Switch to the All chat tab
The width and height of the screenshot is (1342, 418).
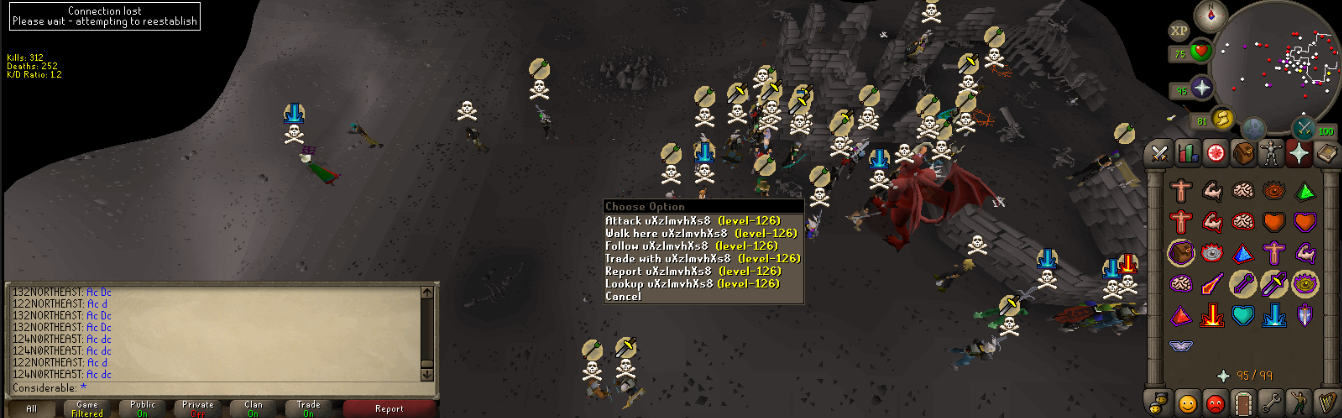[33, 408]
